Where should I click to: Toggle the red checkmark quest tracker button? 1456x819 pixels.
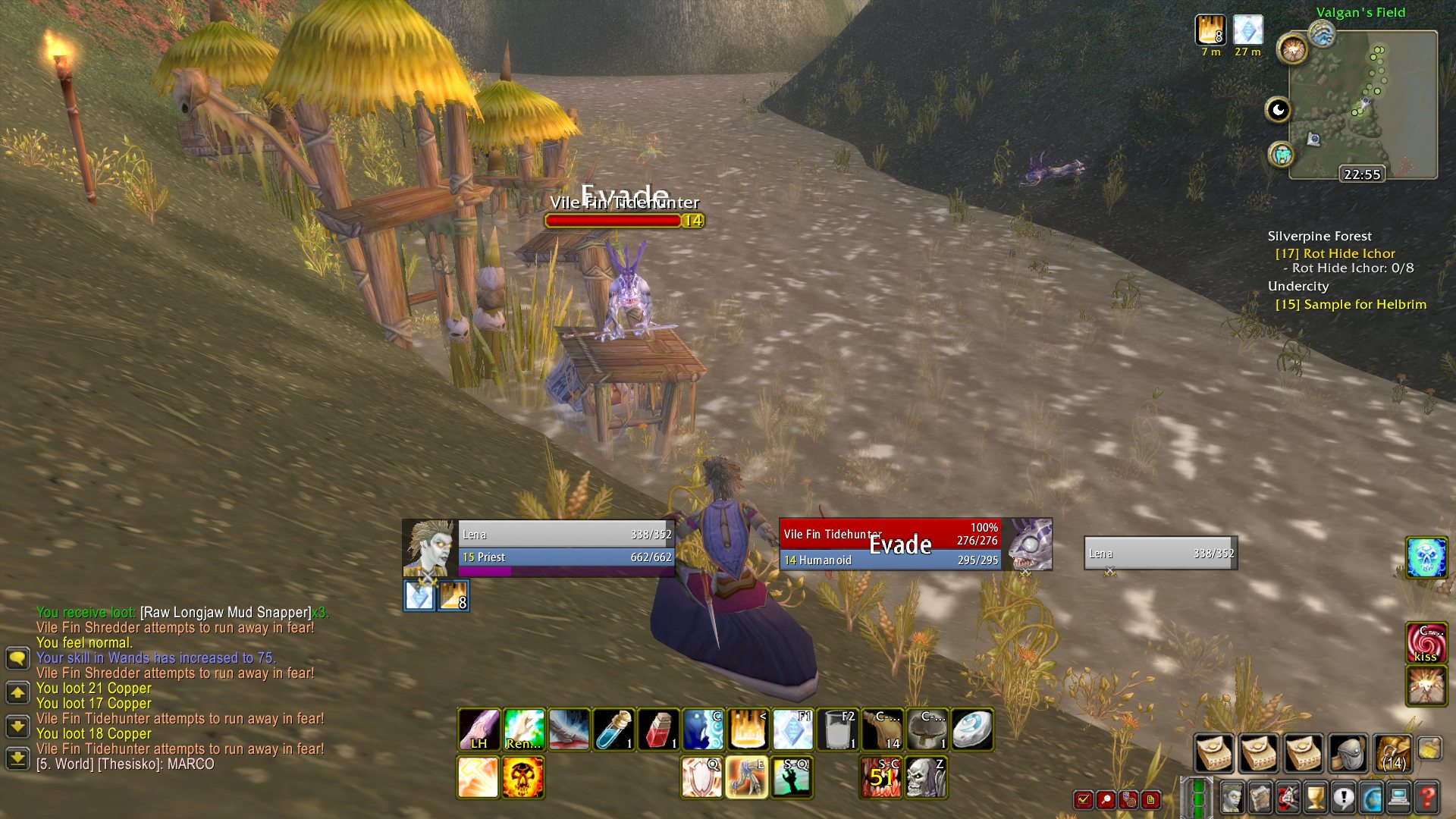tap(1083, 800)
